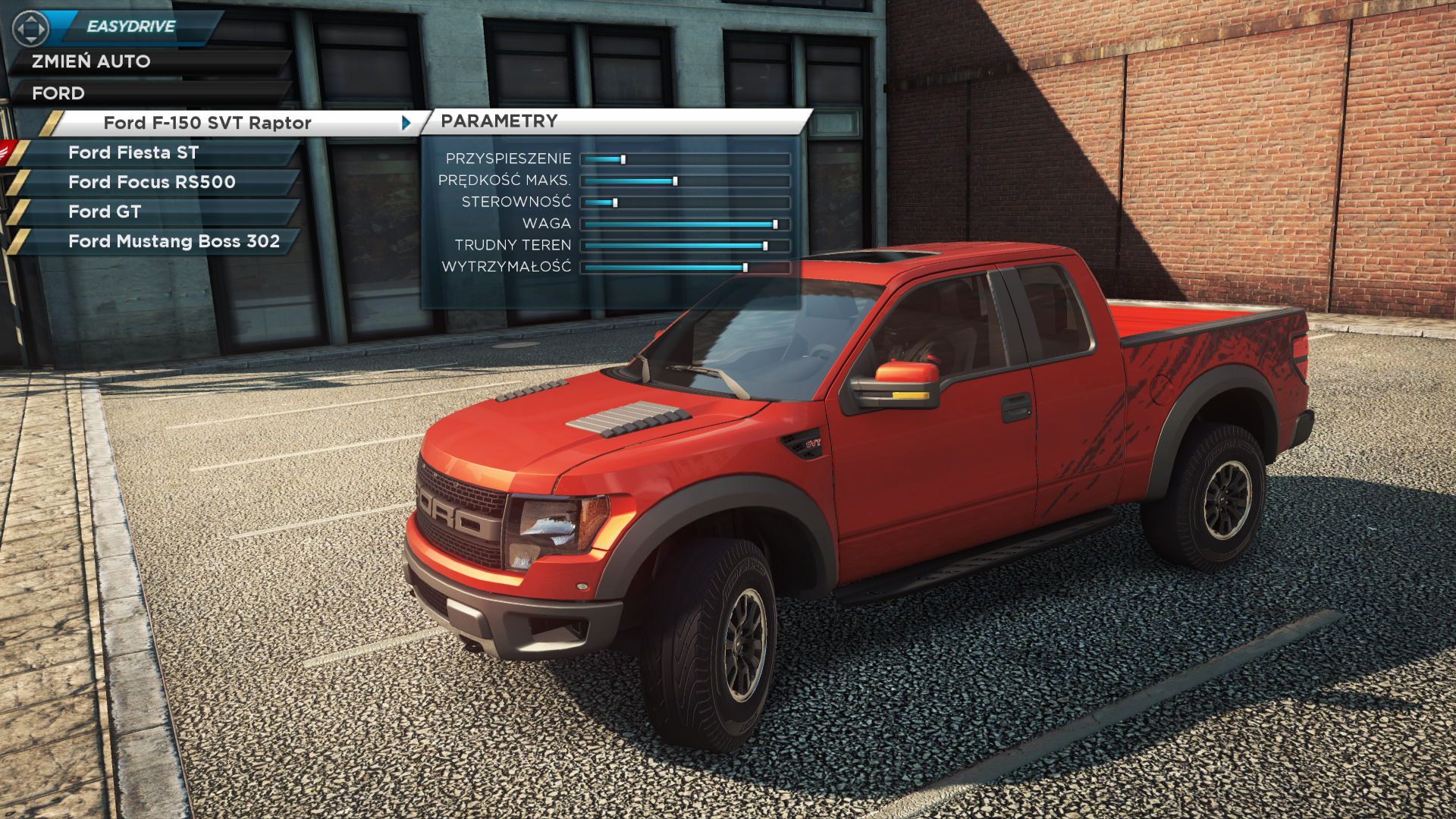This screenshot has width=1456, height=819.
Task: Open the EasyDrive header
Action: pyautogui.click(x=130, y=27)
